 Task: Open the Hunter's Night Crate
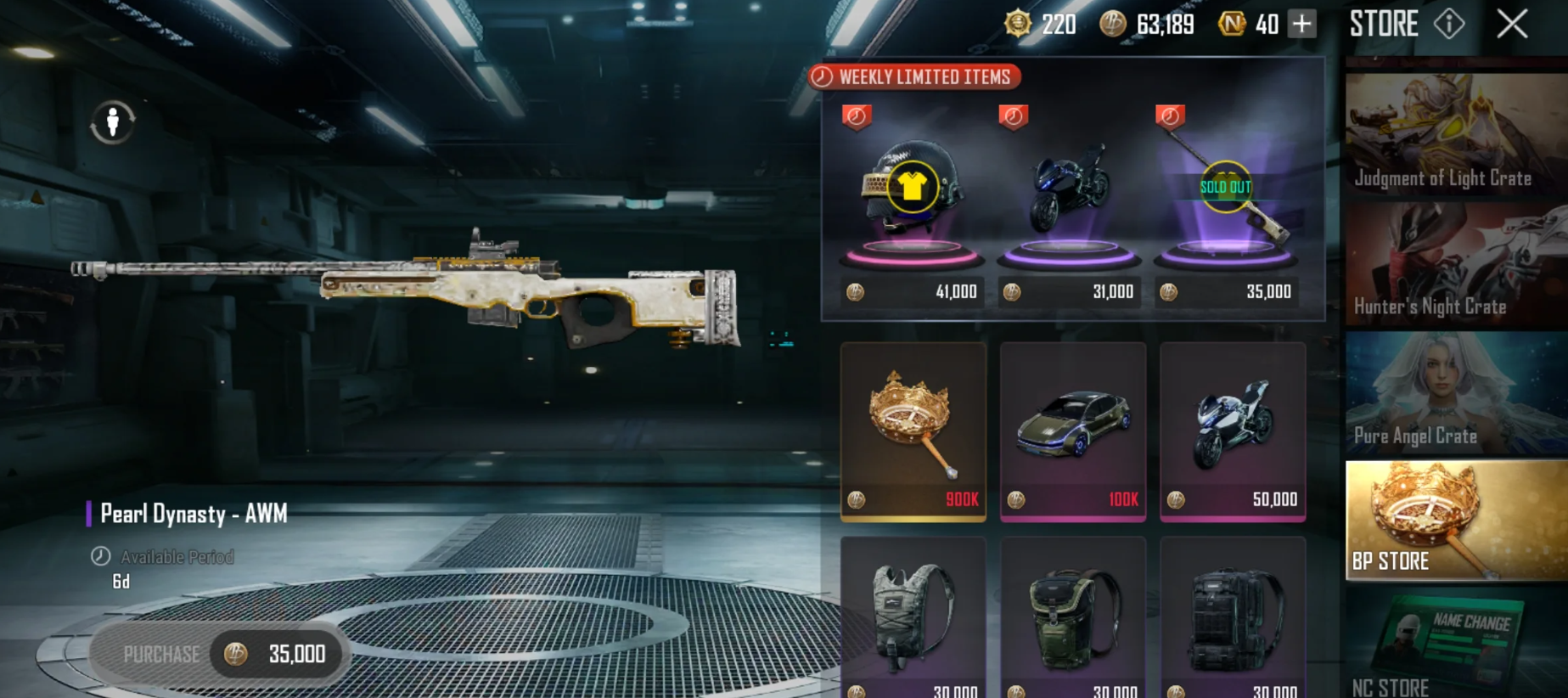1455,265
